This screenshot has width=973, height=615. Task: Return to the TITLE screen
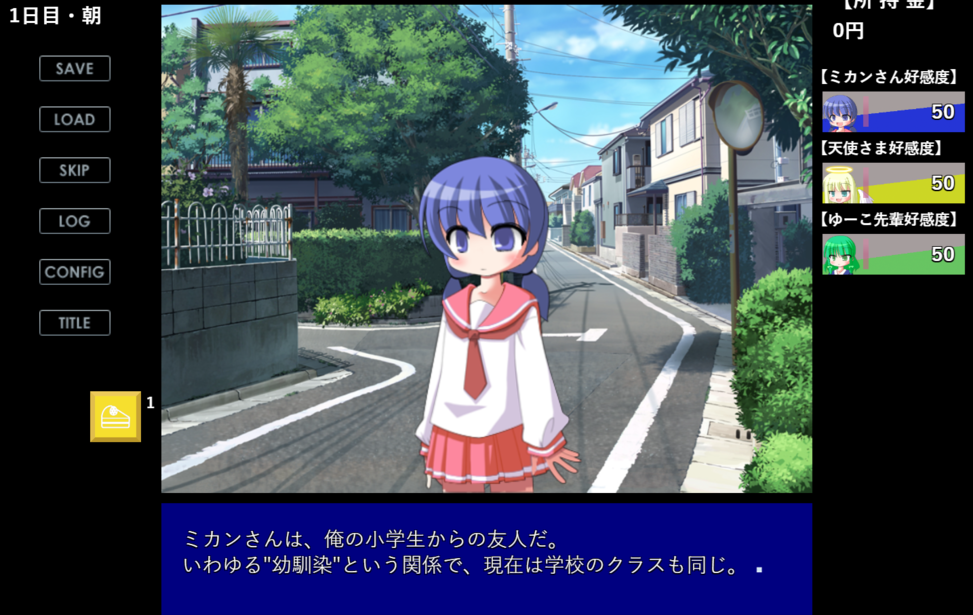75,323
